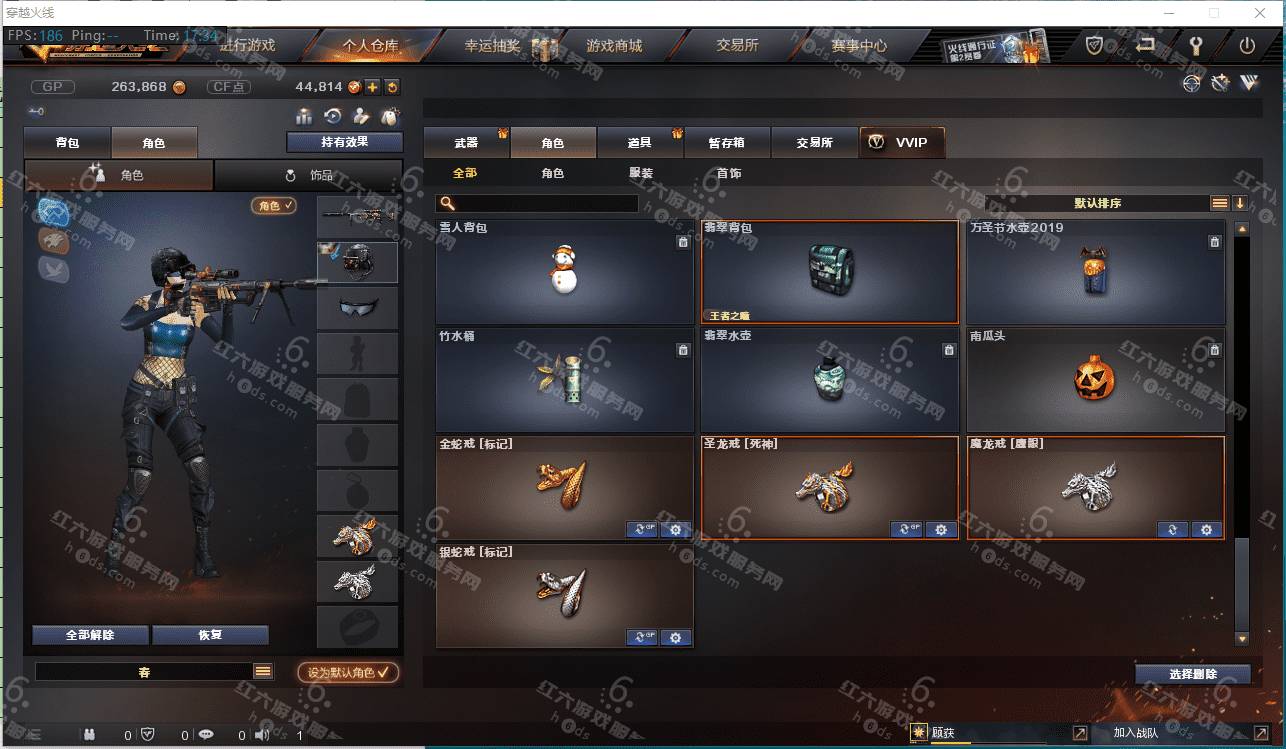The width and height of the screenshot is (1286, 749).
Task: Select the 雪人背包 snowman backpack item
Action: [564, 272]
